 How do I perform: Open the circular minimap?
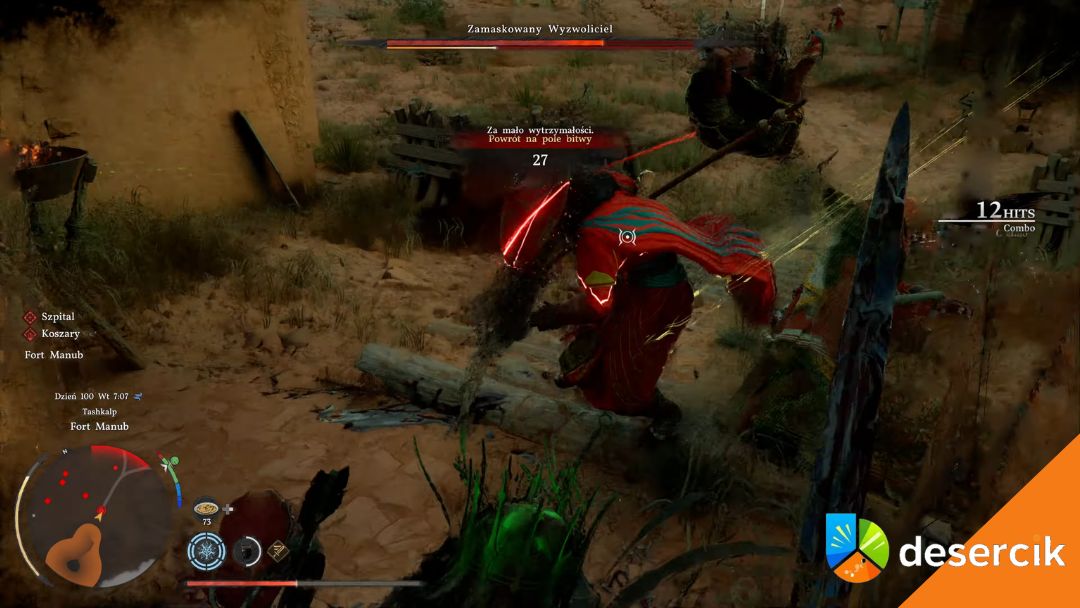pos(97,516)
